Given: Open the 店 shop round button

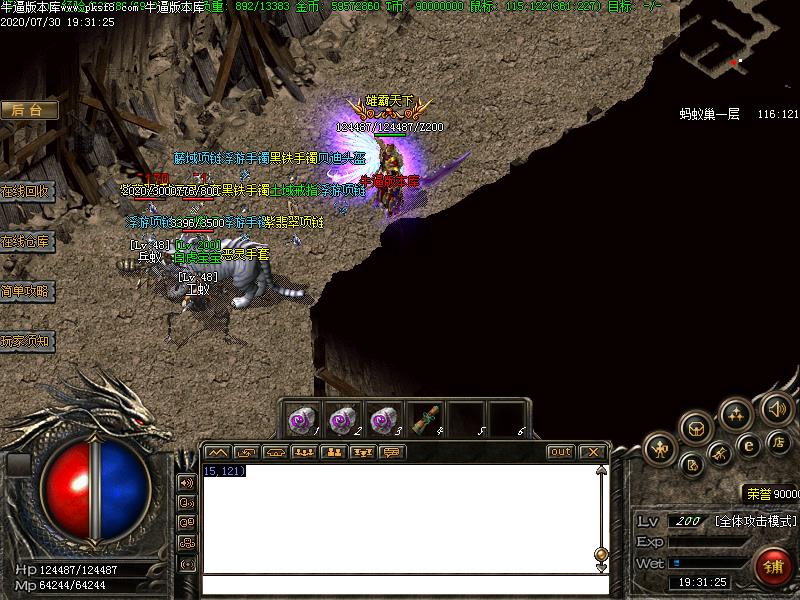Looking at the screenshot, I should (x=779, y=440).
